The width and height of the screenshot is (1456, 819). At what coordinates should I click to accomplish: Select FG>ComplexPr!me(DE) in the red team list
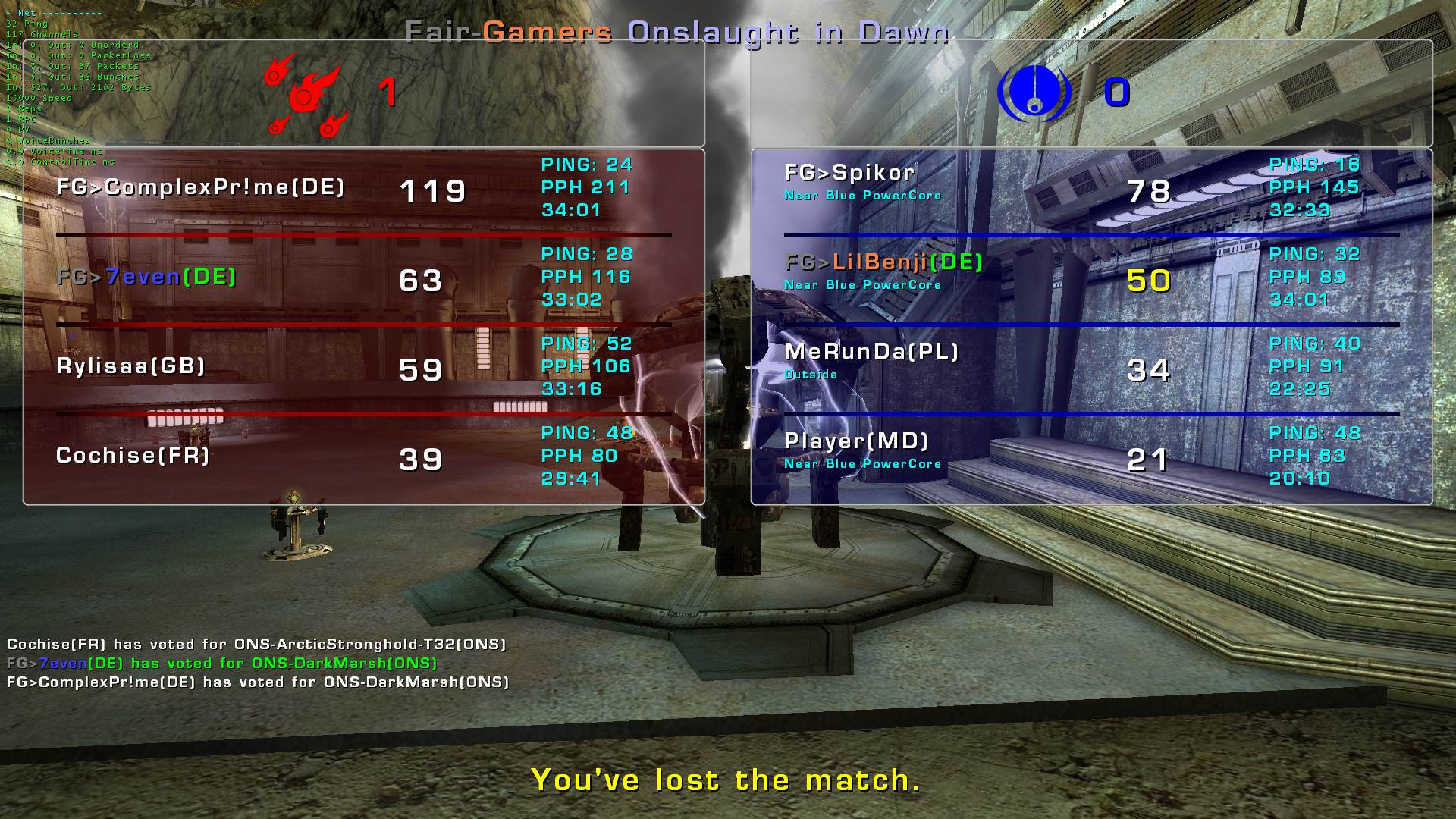click(x=200, y=187)
